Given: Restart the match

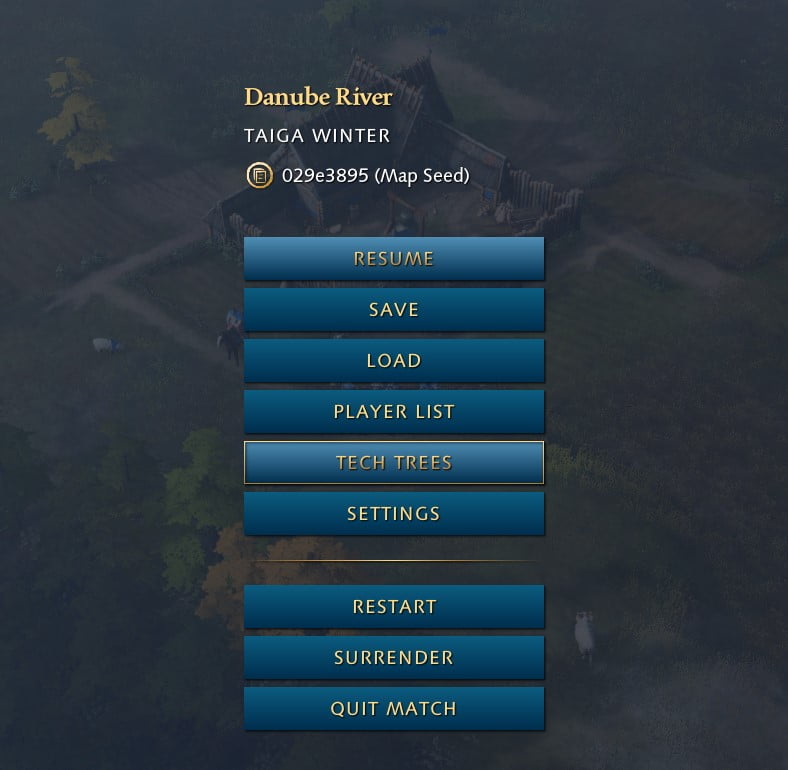Looking at the screenshot, I should pos(394,607).
